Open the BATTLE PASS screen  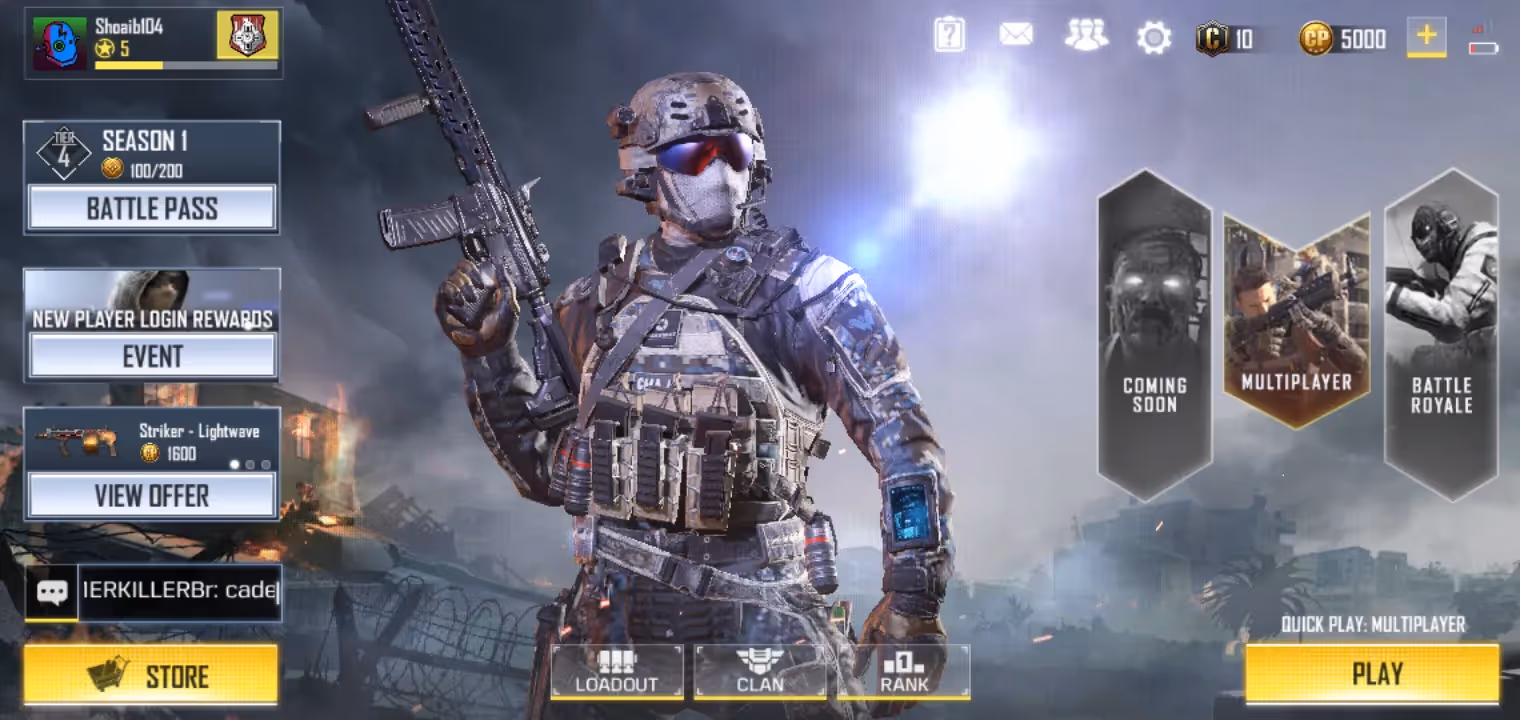[152, 208]
